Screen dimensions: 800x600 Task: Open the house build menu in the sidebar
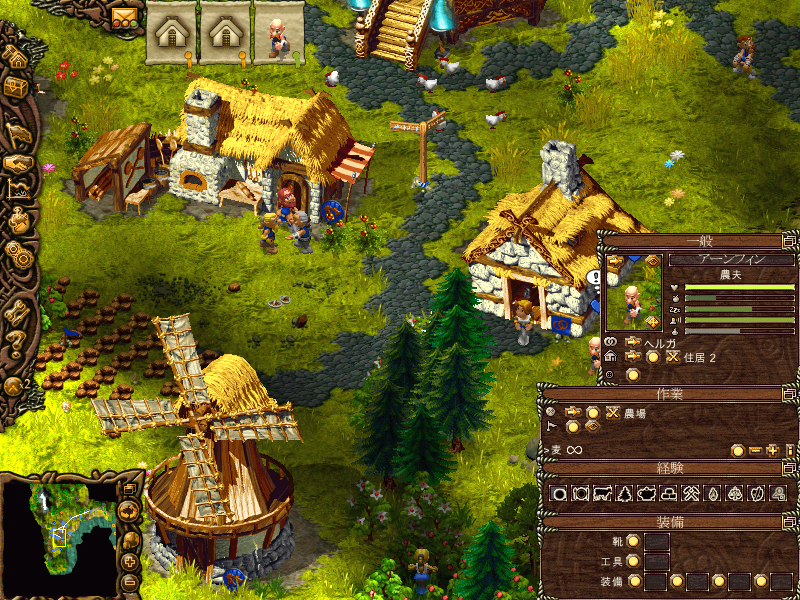click(x=17, y=56)
